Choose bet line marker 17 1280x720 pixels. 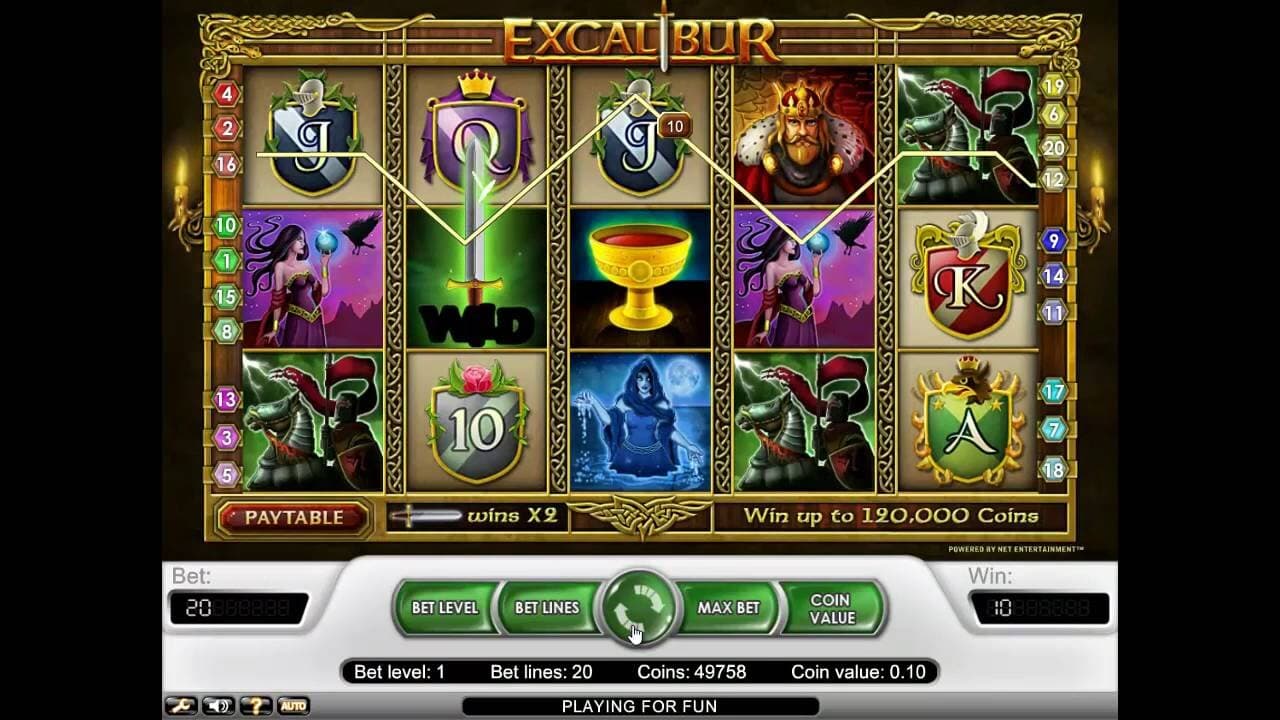(1053, 391)
